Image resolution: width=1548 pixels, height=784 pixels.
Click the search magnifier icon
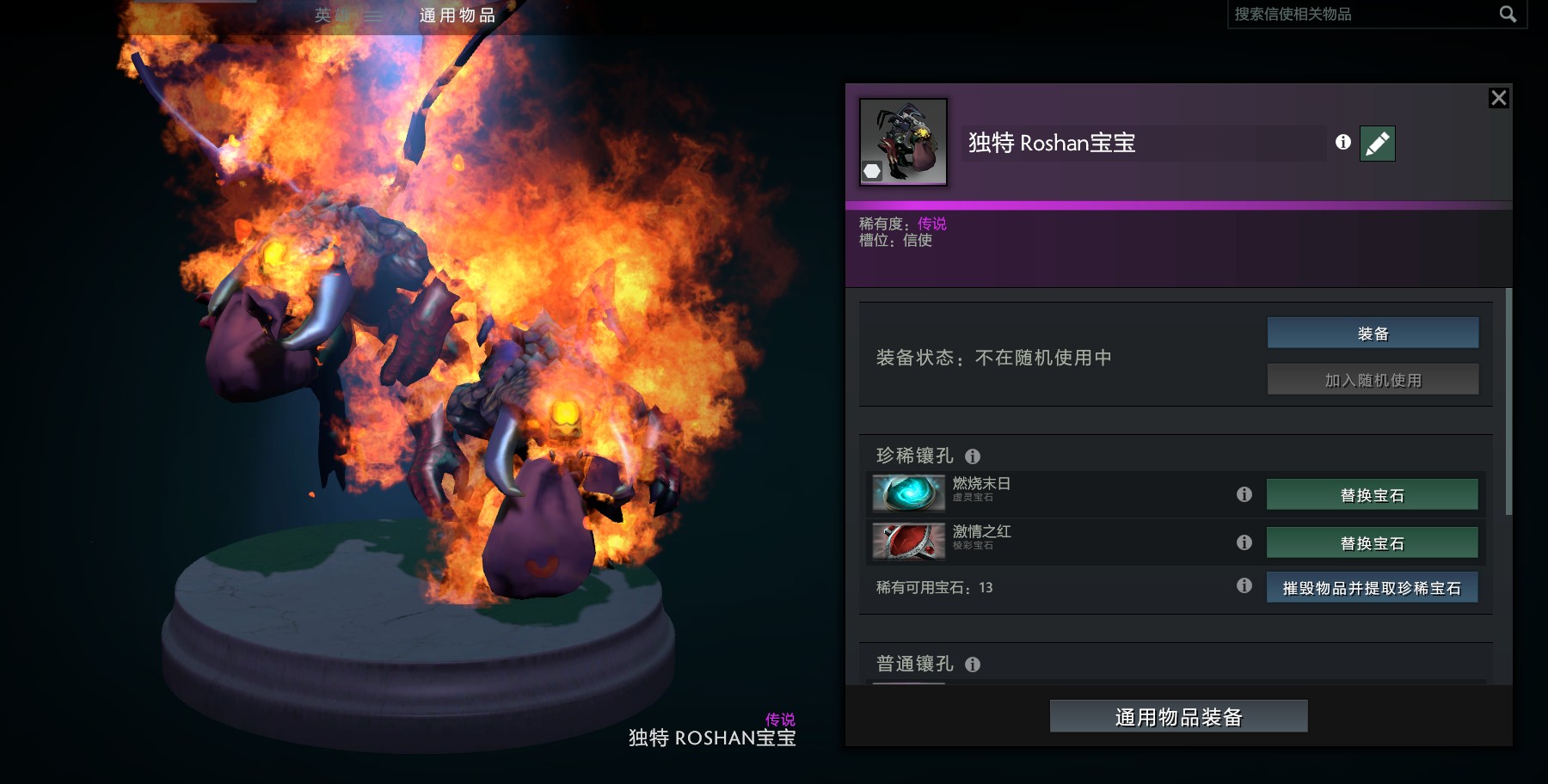tap(1508, 15)
